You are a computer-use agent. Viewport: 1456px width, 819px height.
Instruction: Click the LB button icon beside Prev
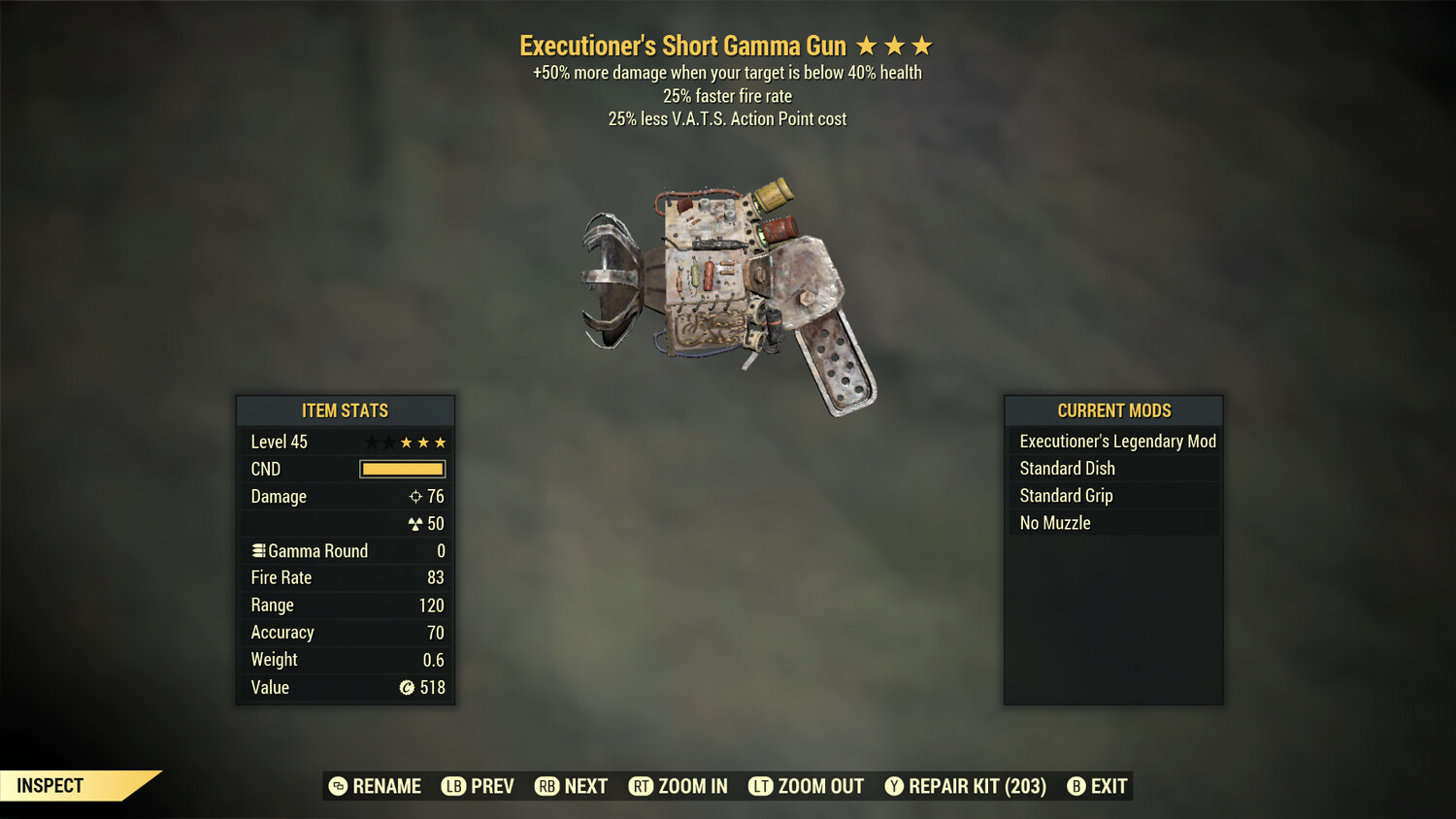452,786
